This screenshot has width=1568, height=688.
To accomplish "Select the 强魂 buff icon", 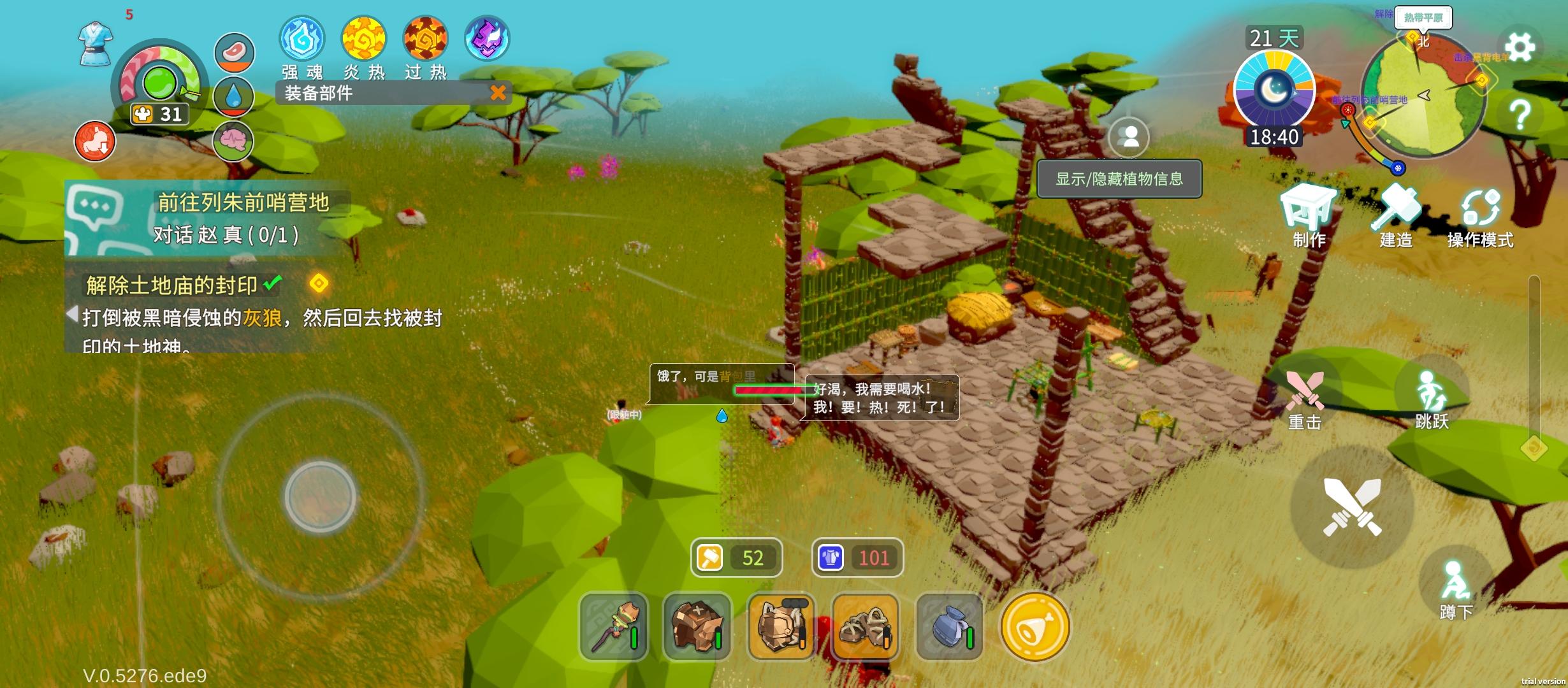I will 302,39.
